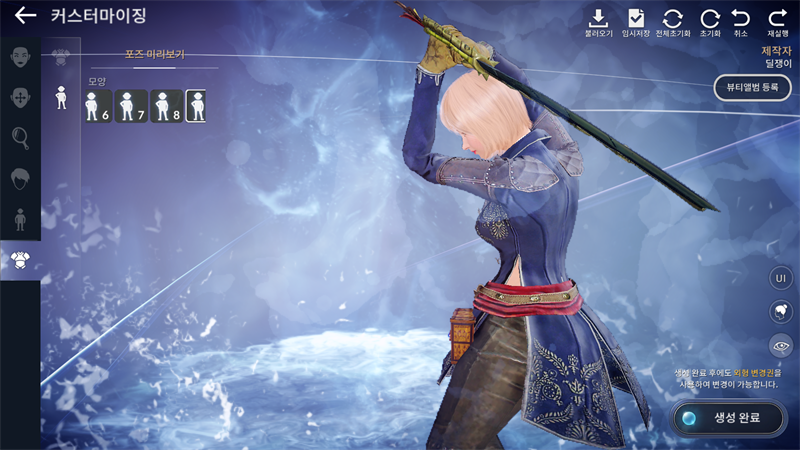Open the face category in sidebar
800x450 pixels.
[20, 57]
